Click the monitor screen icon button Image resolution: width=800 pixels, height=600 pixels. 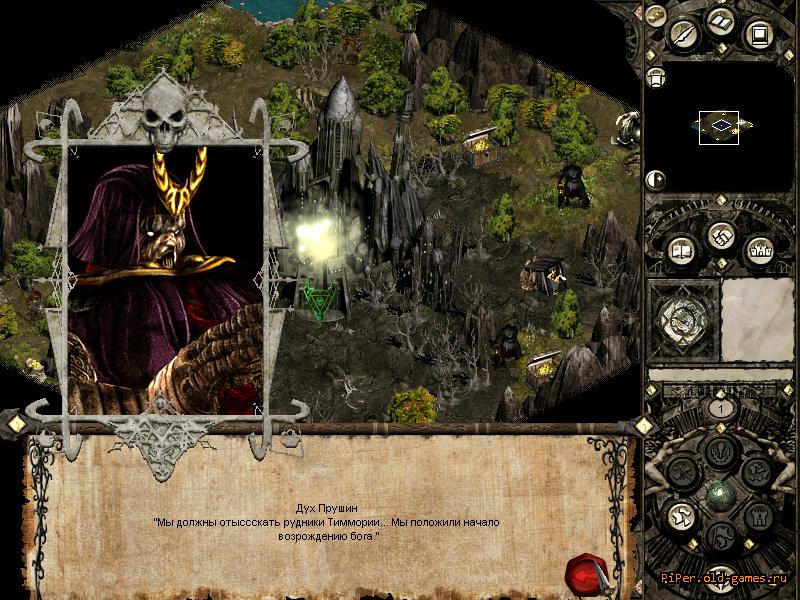tap(759, 35)
